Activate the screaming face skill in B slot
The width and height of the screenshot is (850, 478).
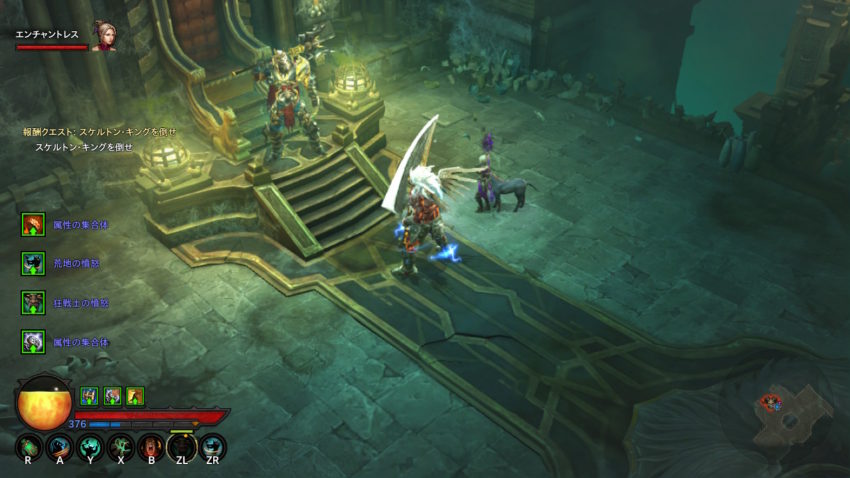152,446
